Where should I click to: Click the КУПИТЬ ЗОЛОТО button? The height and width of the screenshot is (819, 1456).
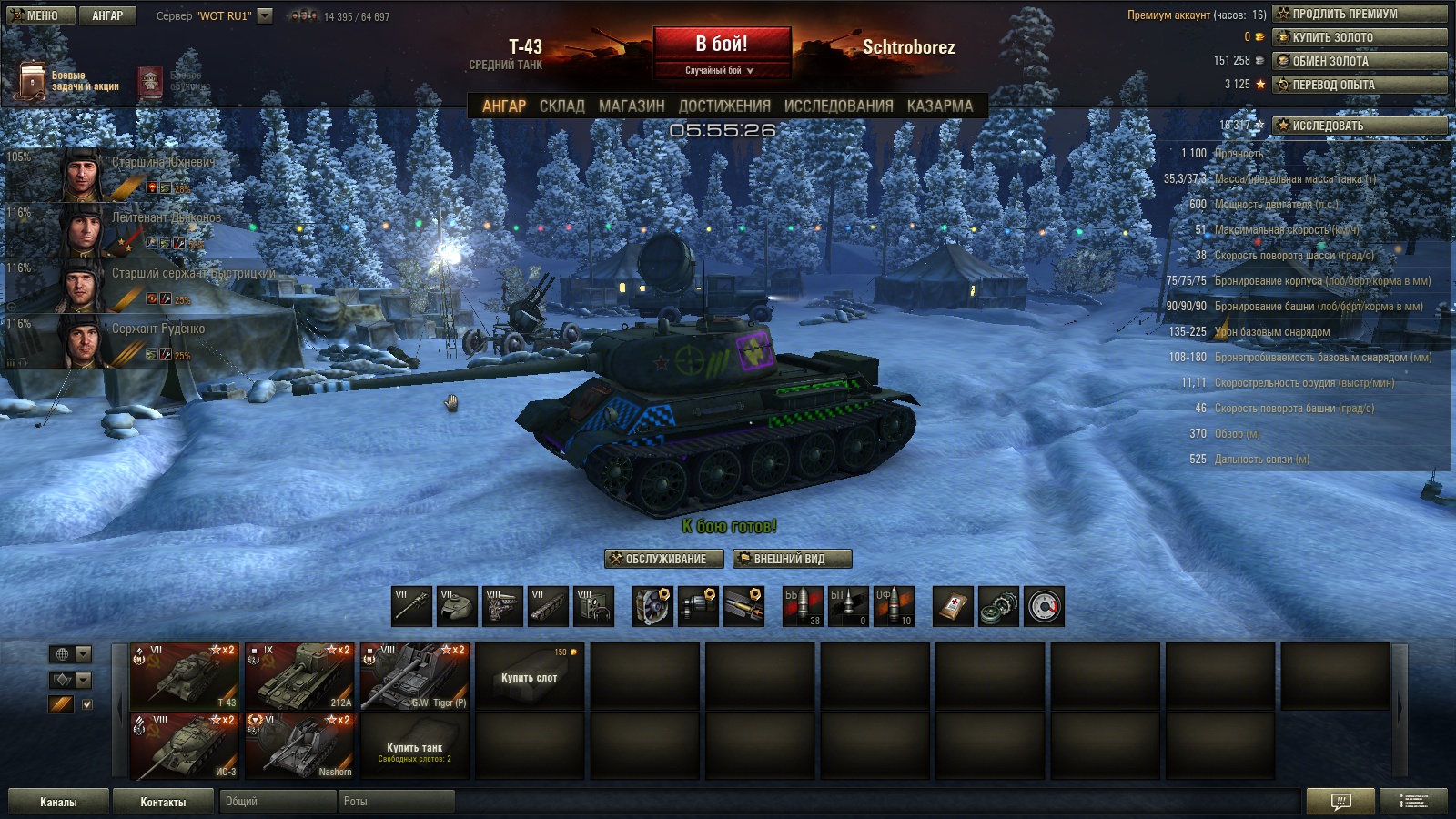point(1360,37)
